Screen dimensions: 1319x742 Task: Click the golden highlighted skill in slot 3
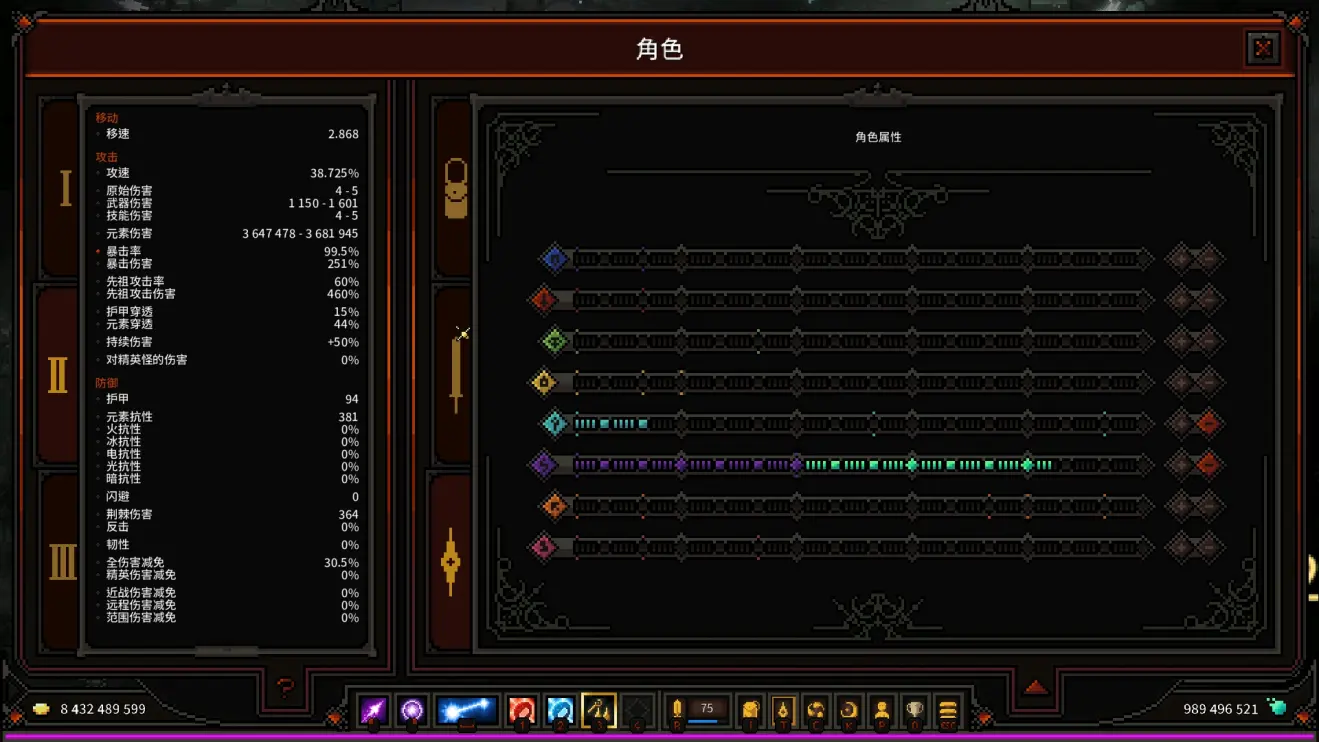[x=598, y=710]
